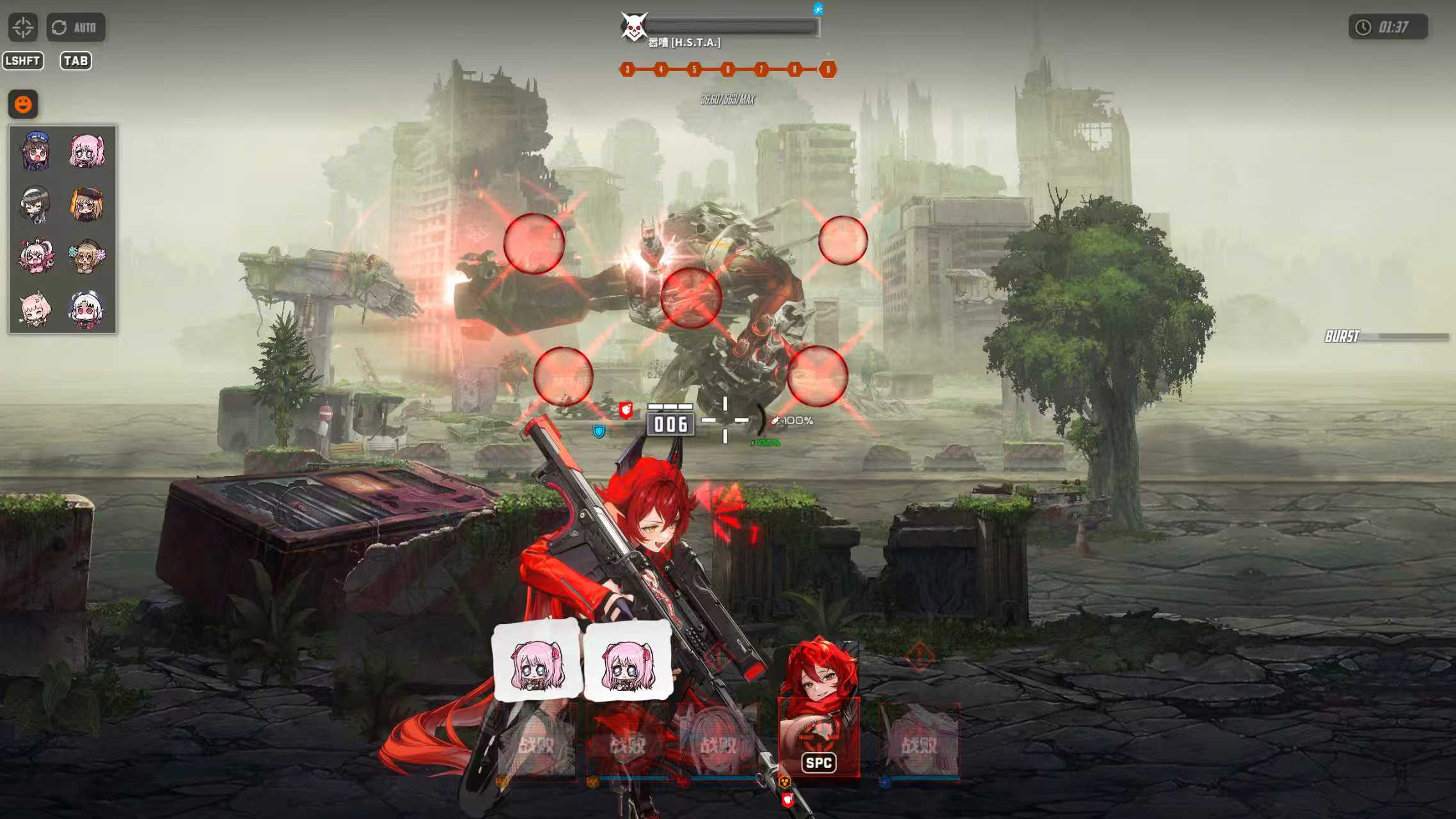Toggle the AUTO battle button
1456x819 pixels.
[75, 28]
